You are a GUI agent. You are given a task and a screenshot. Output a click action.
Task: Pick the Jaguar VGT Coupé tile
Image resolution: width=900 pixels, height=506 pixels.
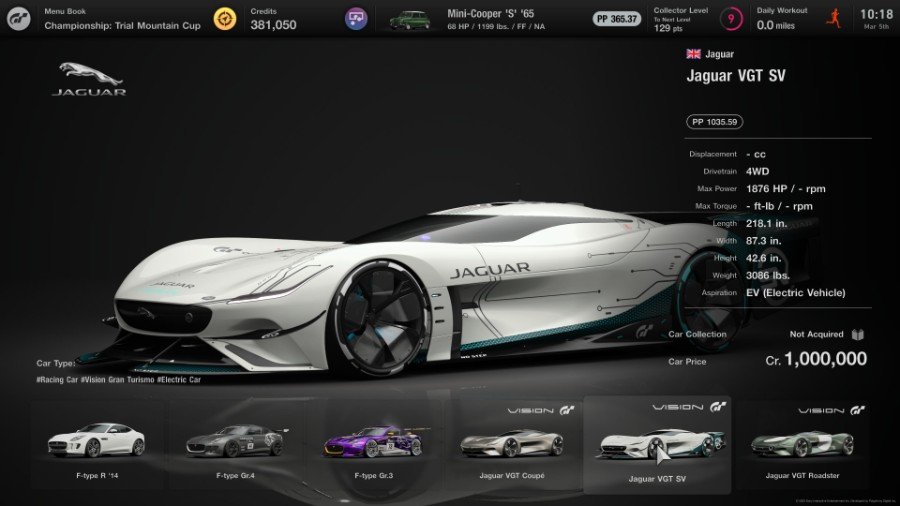pos(511,443)
